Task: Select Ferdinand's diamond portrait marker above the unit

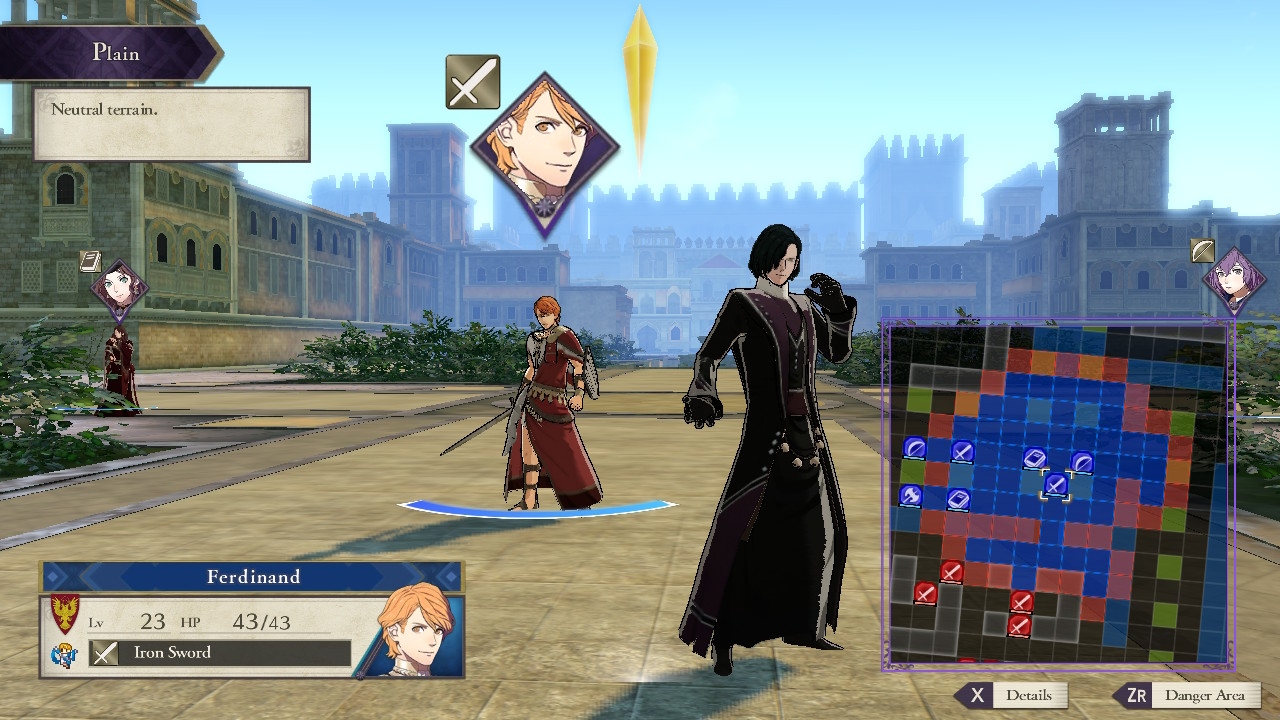Action: coord(545,152)
